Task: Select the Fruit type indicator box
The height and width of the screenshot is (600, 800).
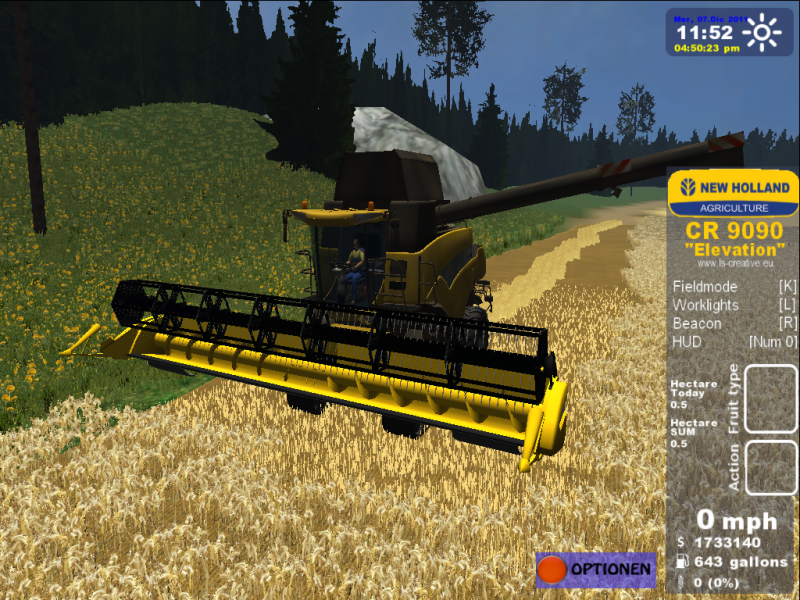Action: [771, 398]
